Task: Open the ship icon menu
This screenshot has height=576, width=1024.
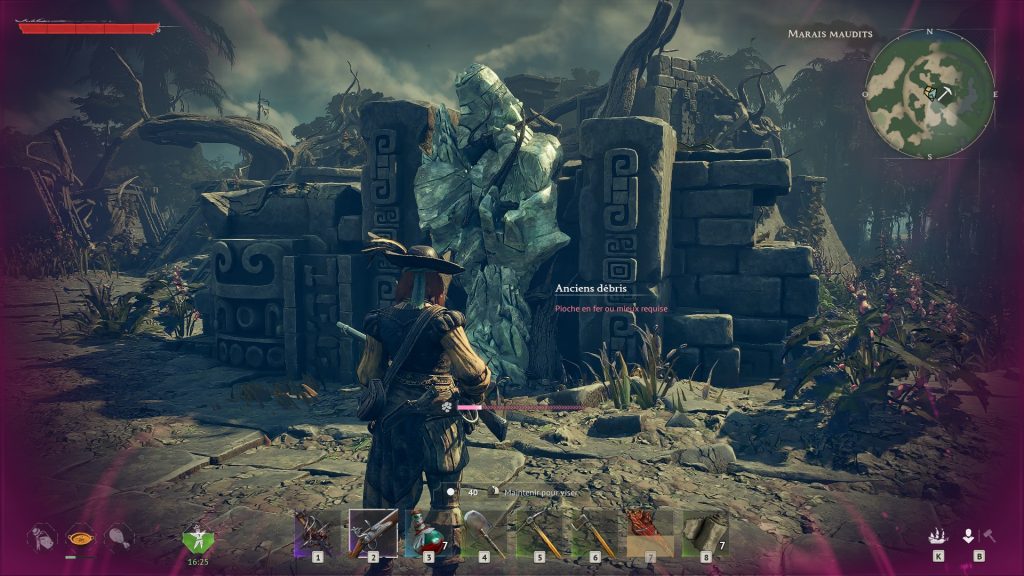Action: [938, 537]
